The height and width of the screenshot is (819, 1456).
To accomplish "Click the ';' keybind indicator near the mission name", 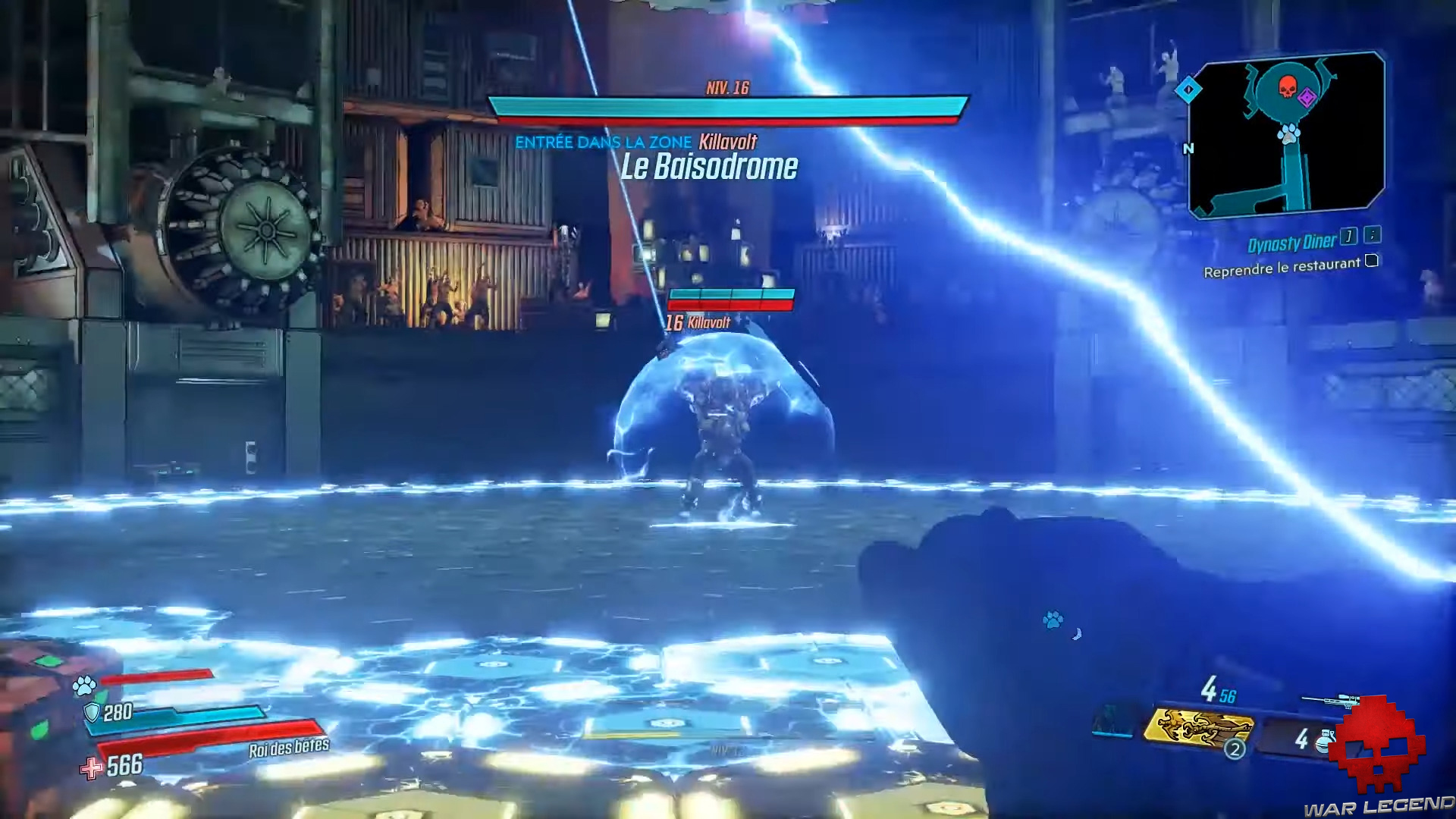I will pos(1372,238).
